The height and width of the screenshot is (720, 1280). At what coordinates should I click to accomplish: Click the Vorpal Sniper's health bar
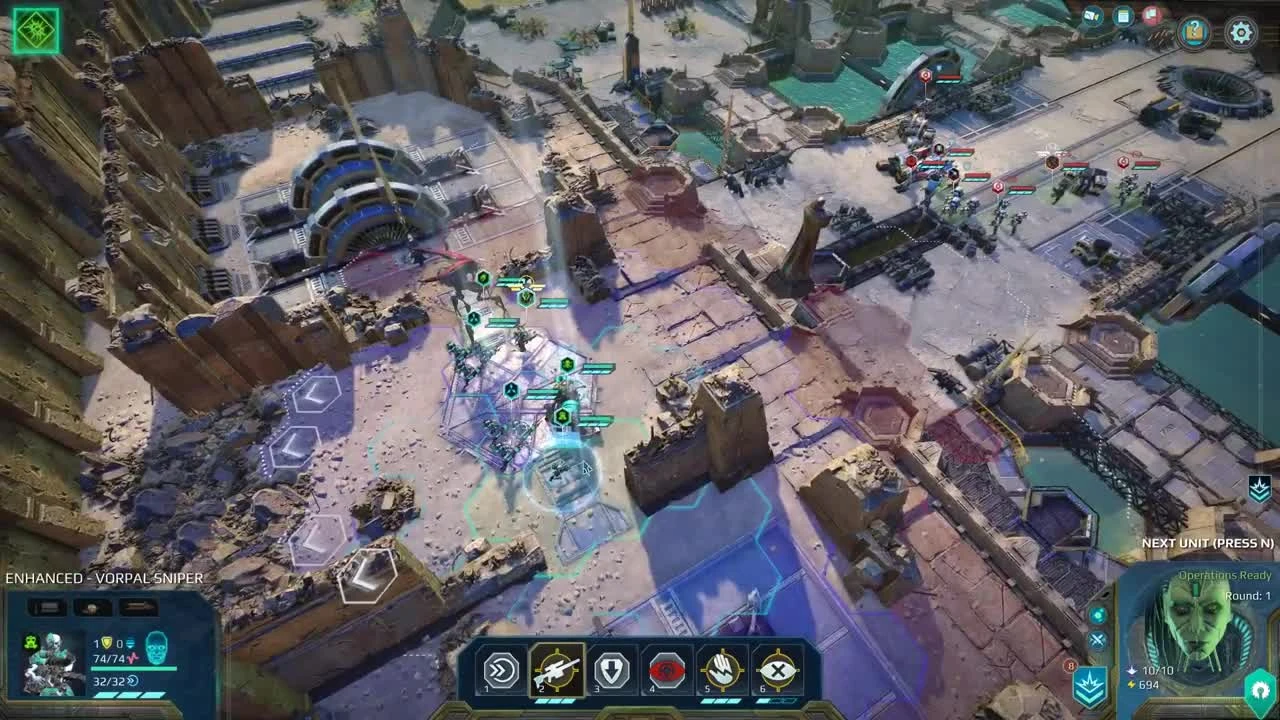134,667
